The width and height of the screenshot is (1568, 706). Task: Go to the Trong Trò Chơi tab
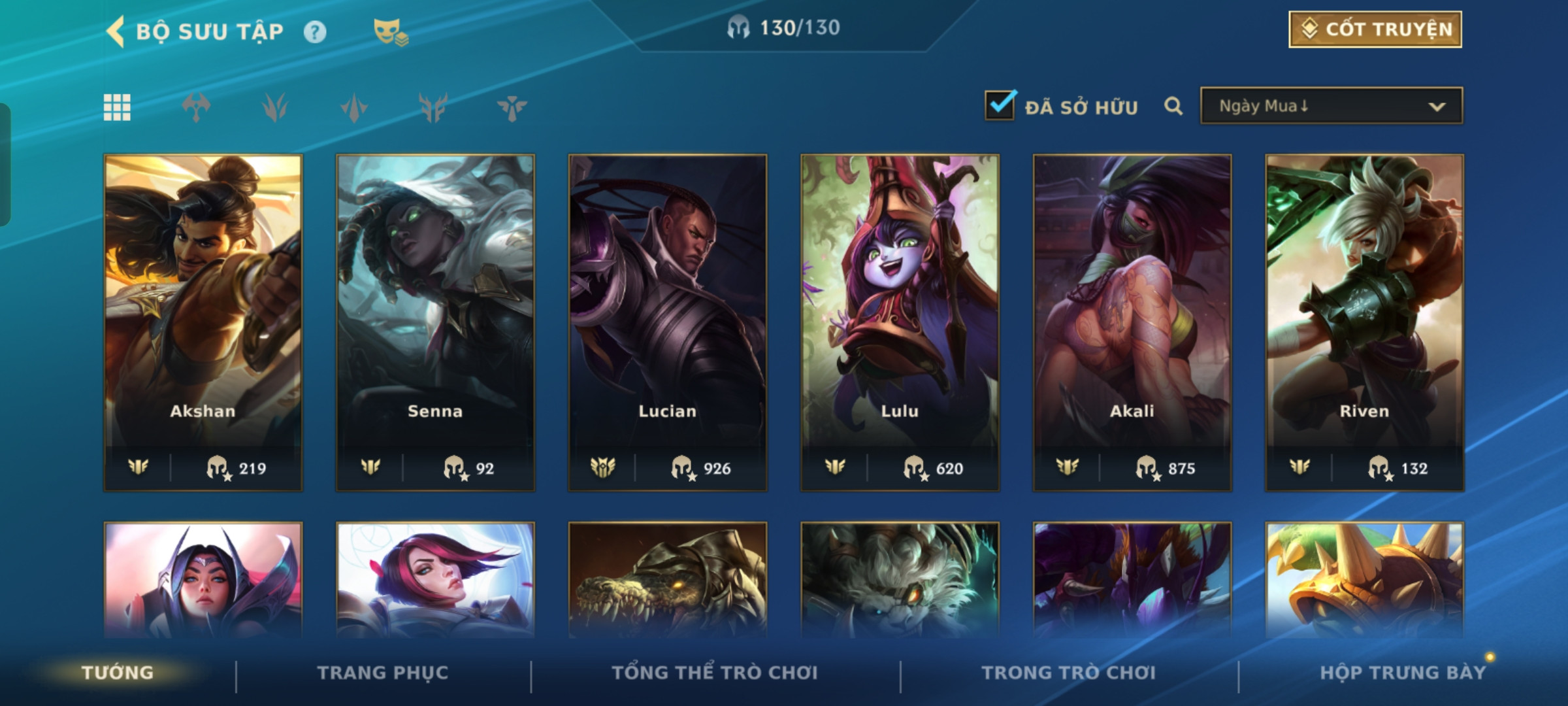pyautogui.click(x=1068, y=673)
